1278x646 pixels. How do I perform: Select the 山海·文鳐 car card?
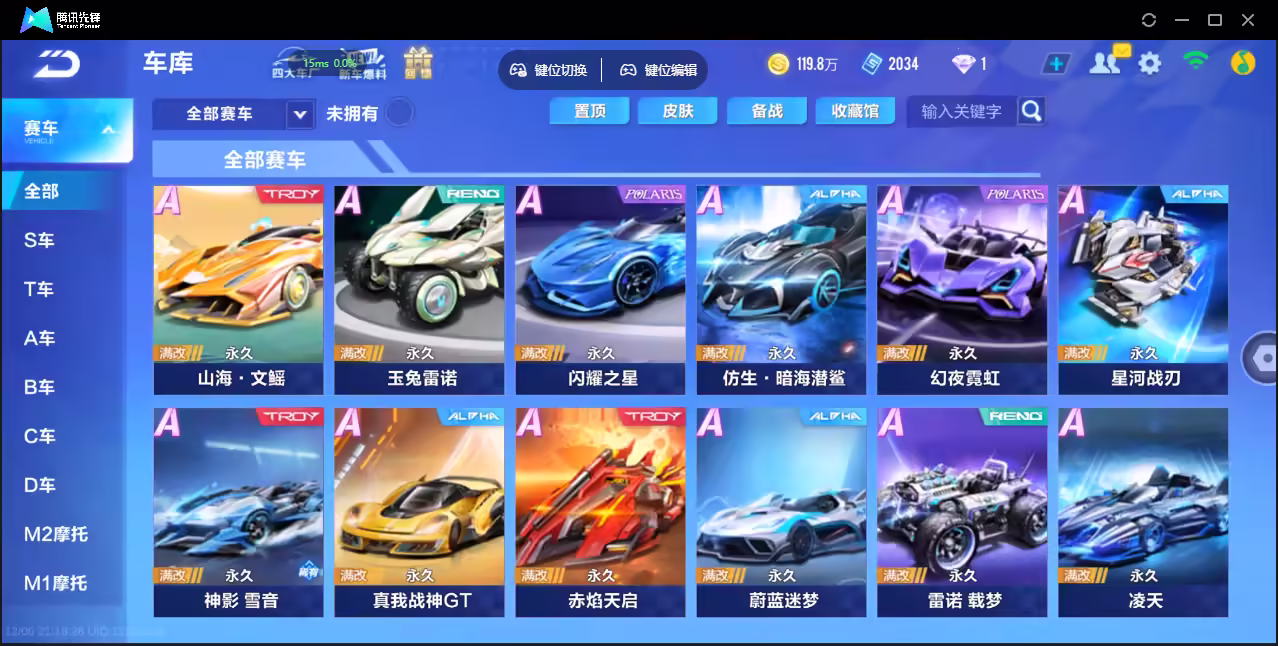238,289
